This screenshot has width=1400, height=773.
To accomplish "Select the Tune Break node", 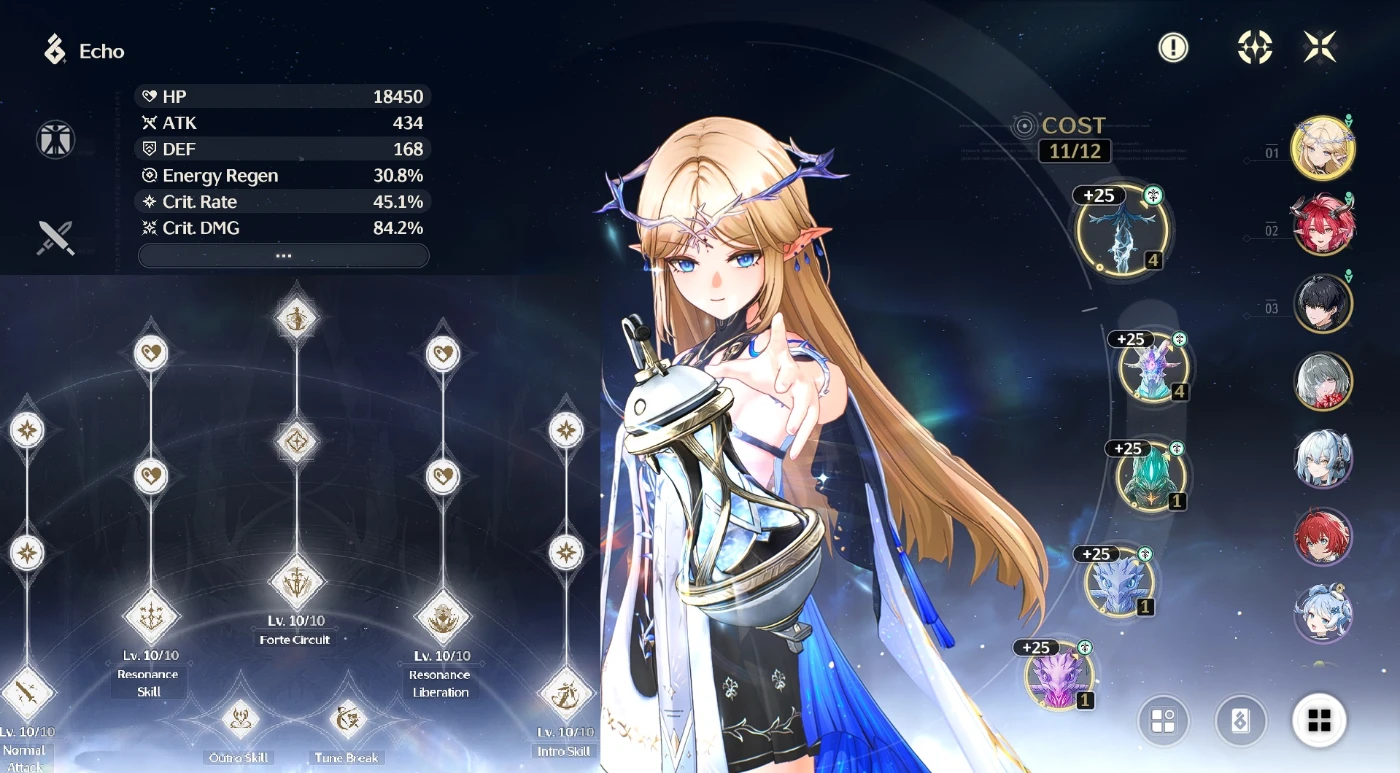I will coord(347,718).
